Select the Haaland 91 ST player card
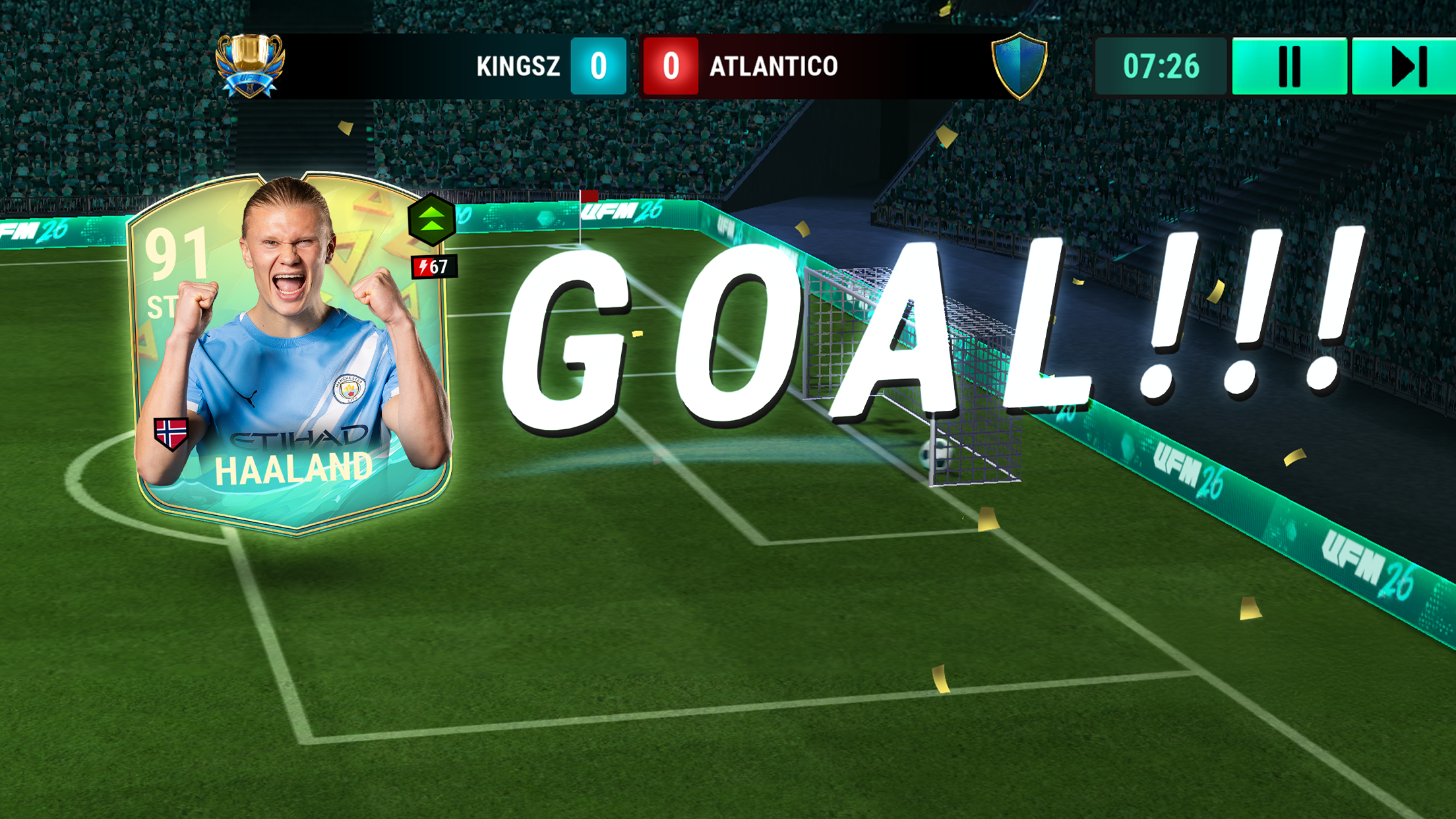Viewport: 1456px width, 819px height. (291, 353)
